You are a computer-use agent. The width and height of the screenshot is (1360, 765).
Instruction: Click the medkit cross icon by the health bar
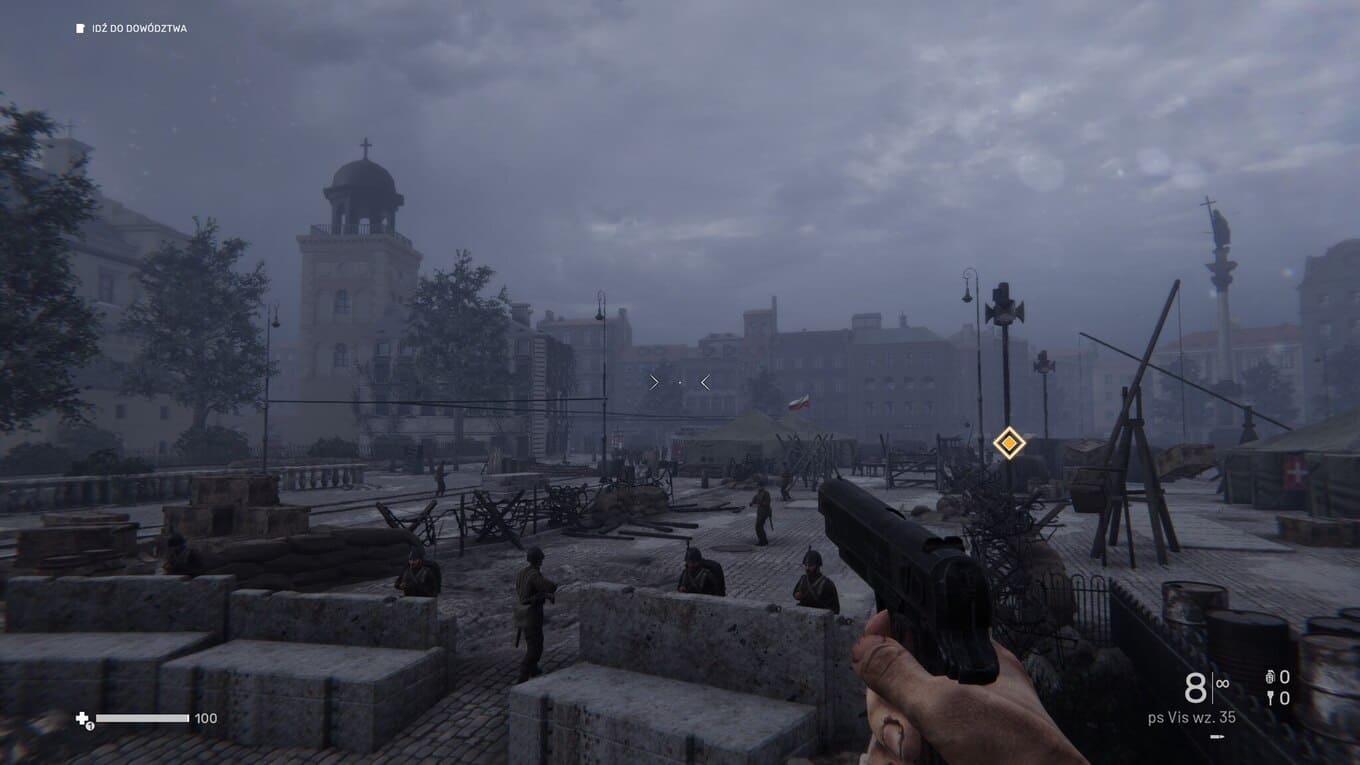coord(83,718)
